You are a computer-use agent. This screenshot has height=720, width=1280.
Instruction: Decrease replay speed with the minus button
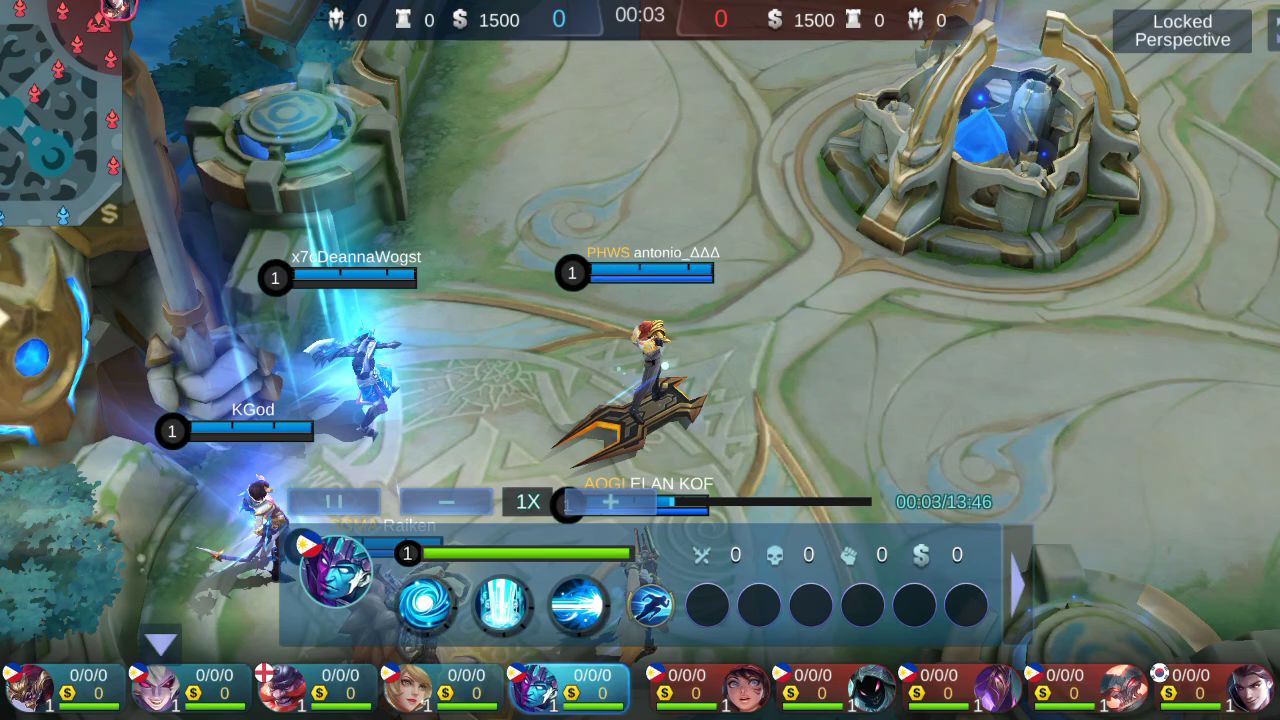pyautogui.click(x=446, y=501)
